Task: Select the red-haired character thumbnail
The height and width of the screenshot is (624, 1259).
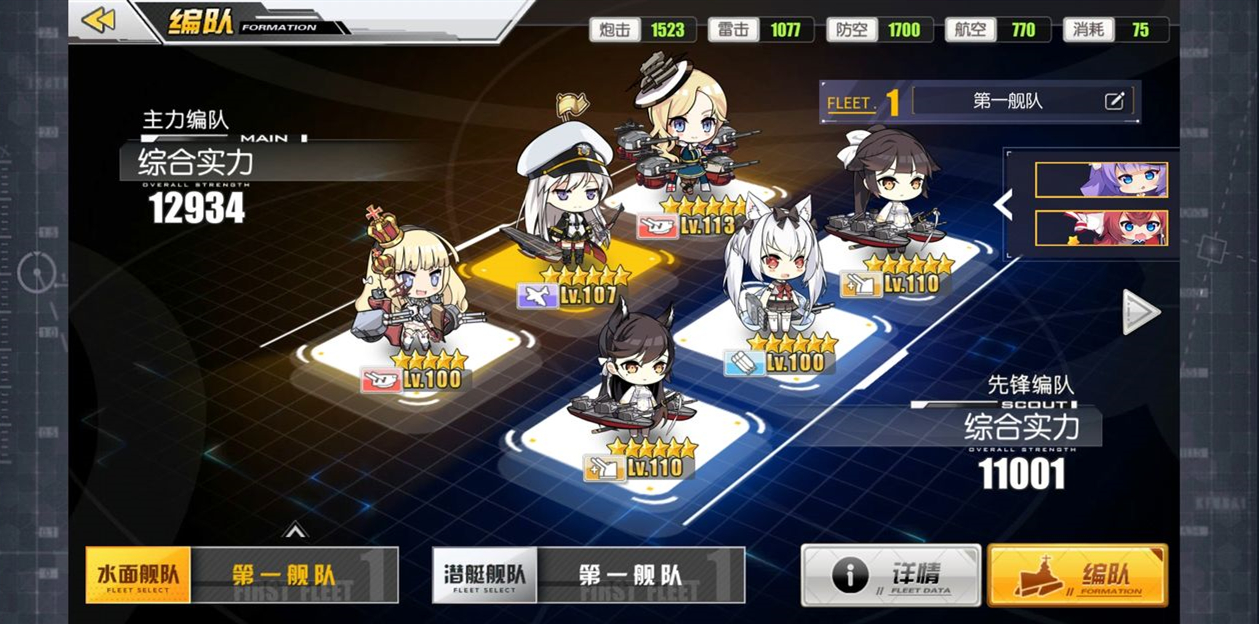Action: (x=1101, y=228)
